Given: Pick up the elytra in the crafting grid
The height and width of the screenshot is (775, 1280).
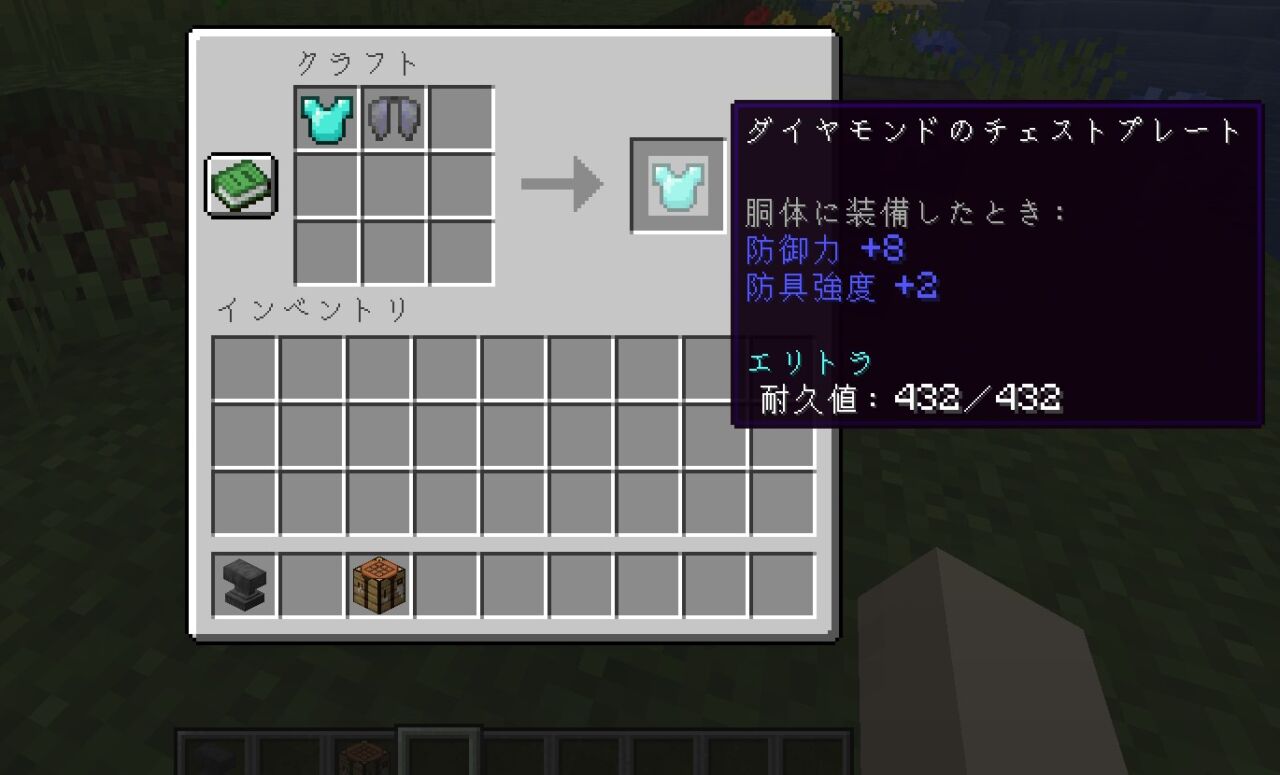Looking at the screenshot, I should point(392,117).
